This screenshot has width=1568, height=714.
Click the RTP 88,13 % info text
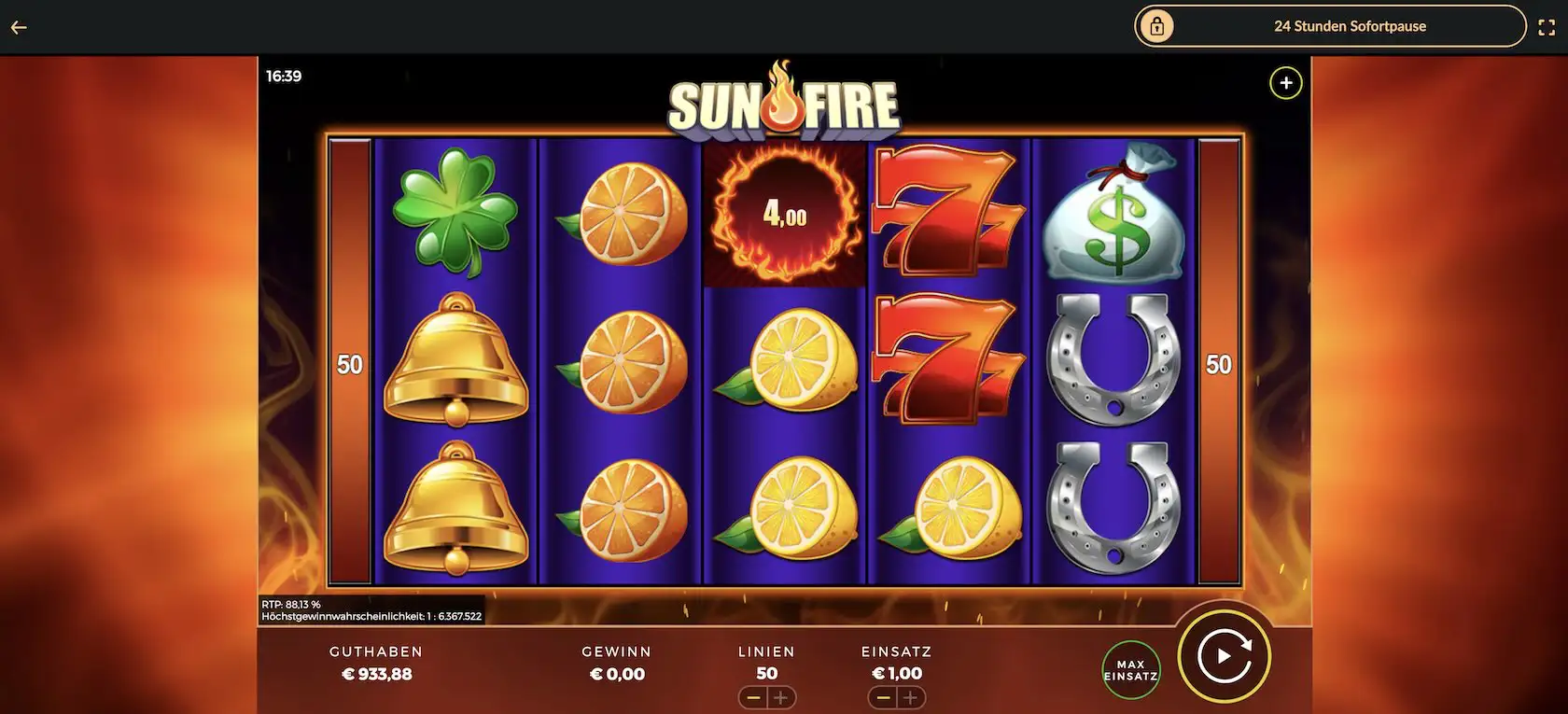(x=290, y=604)
